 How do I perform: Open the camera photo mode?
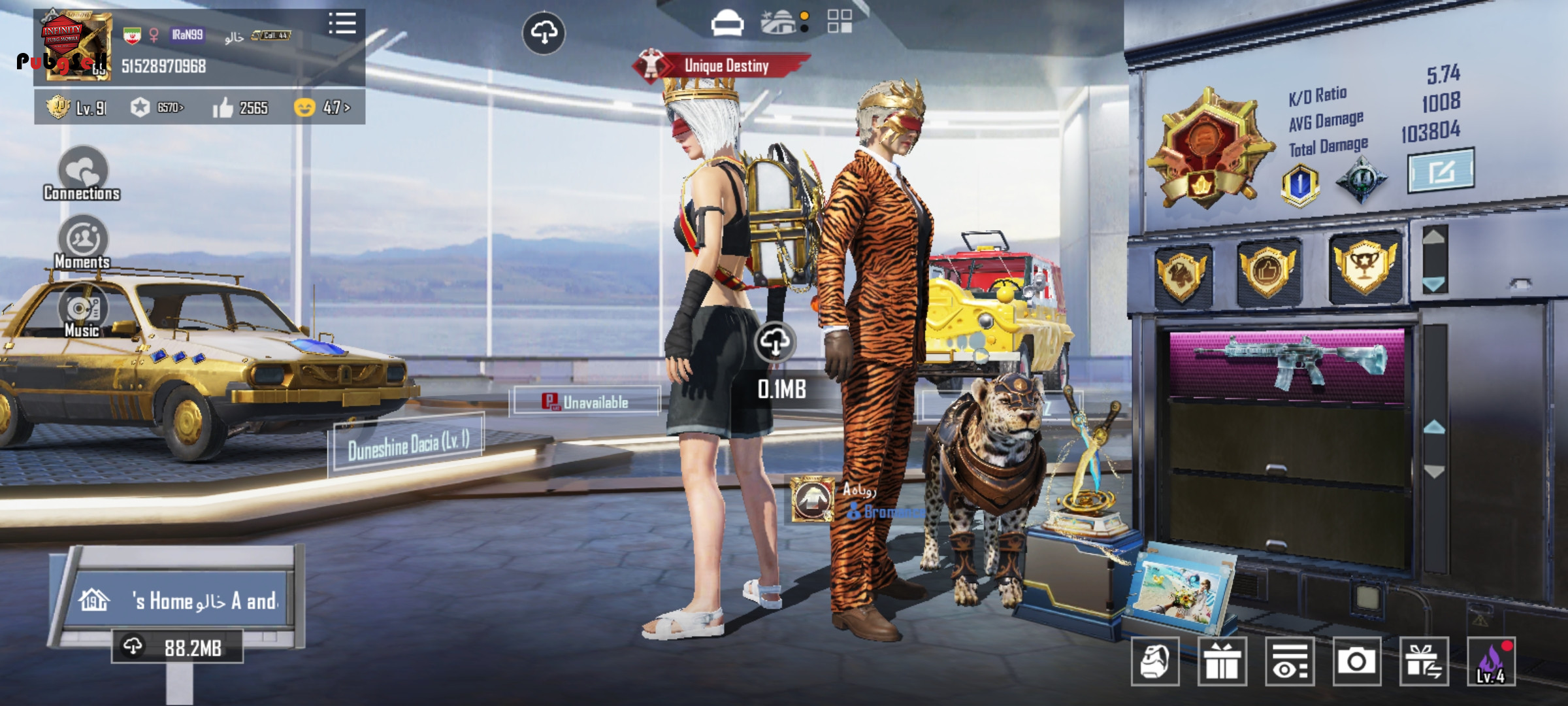(1356, 662)
